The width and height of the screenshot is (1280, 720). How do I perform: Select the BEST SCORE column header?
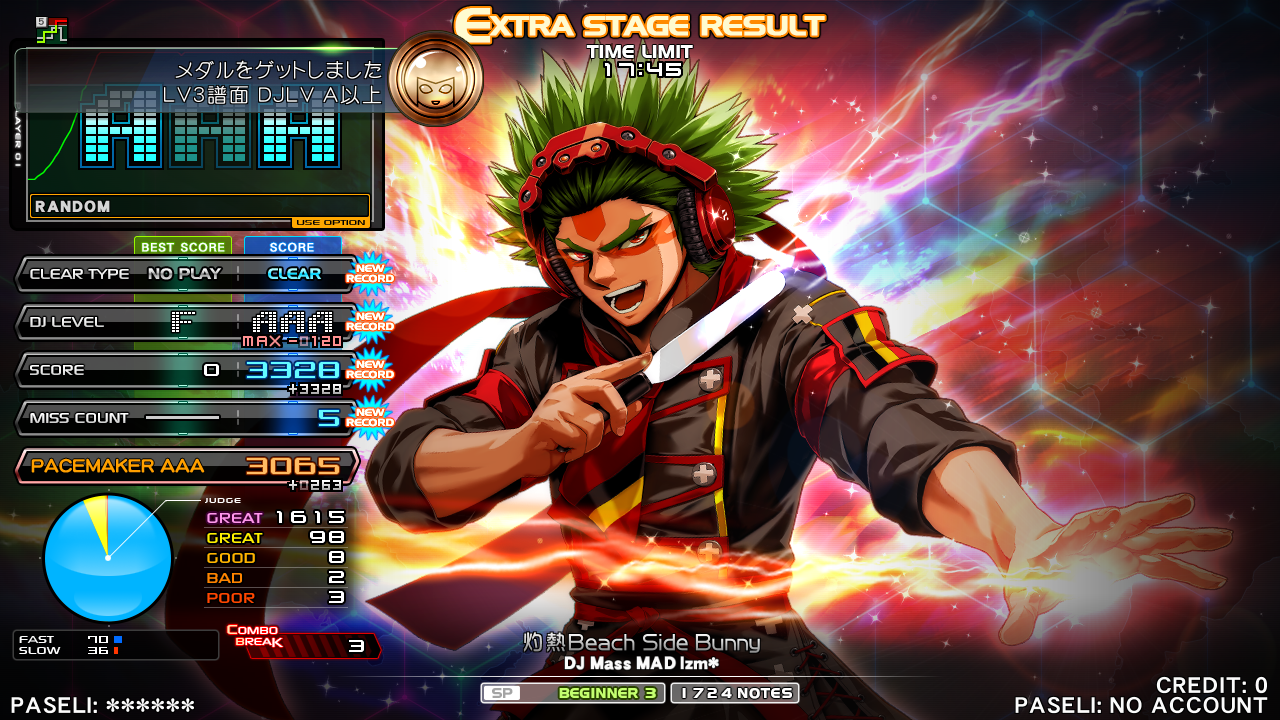pyautogui.click(x=183, y=247)
